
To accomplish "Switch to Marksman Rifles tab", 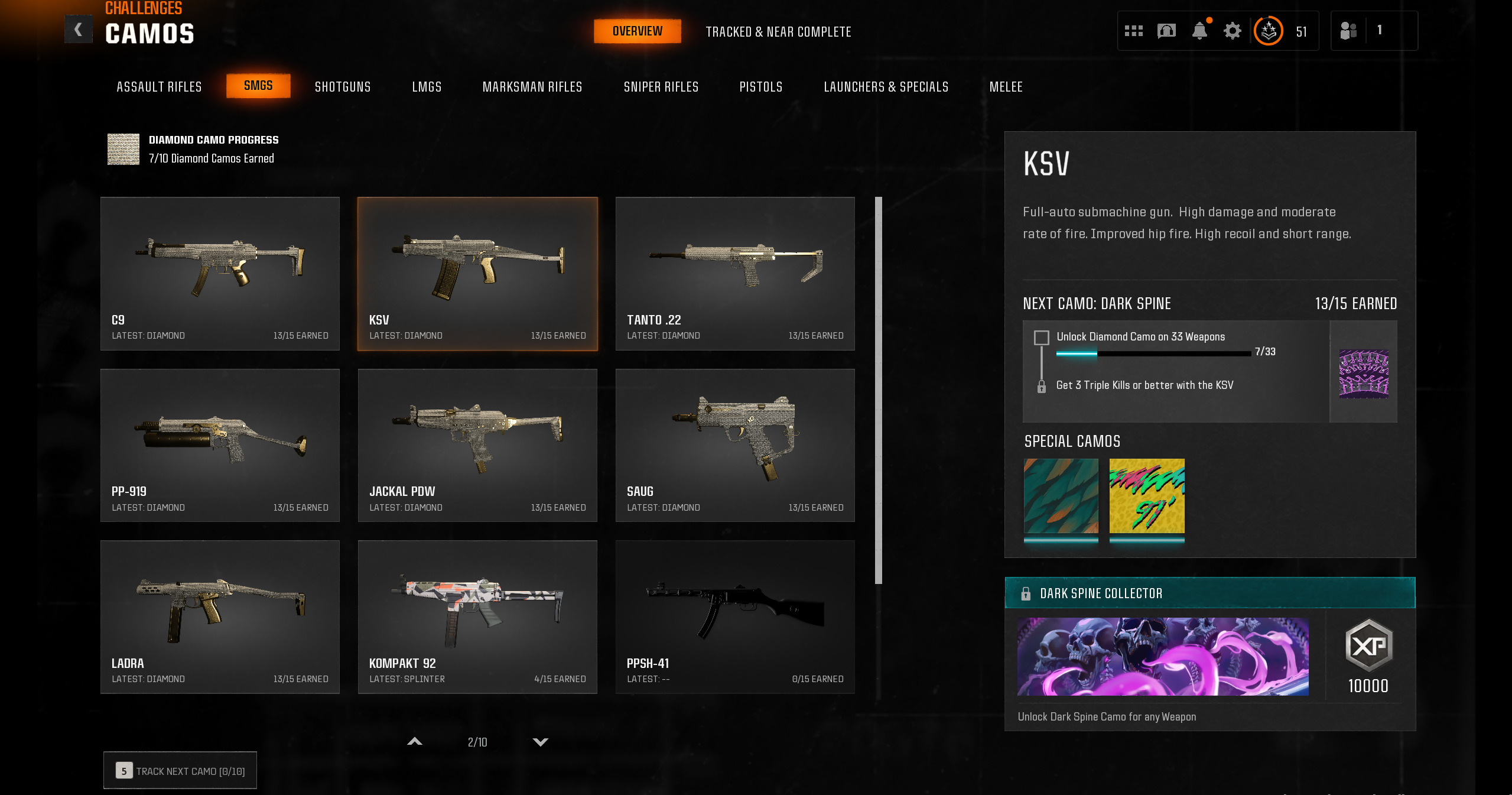I will click(532, 87).
